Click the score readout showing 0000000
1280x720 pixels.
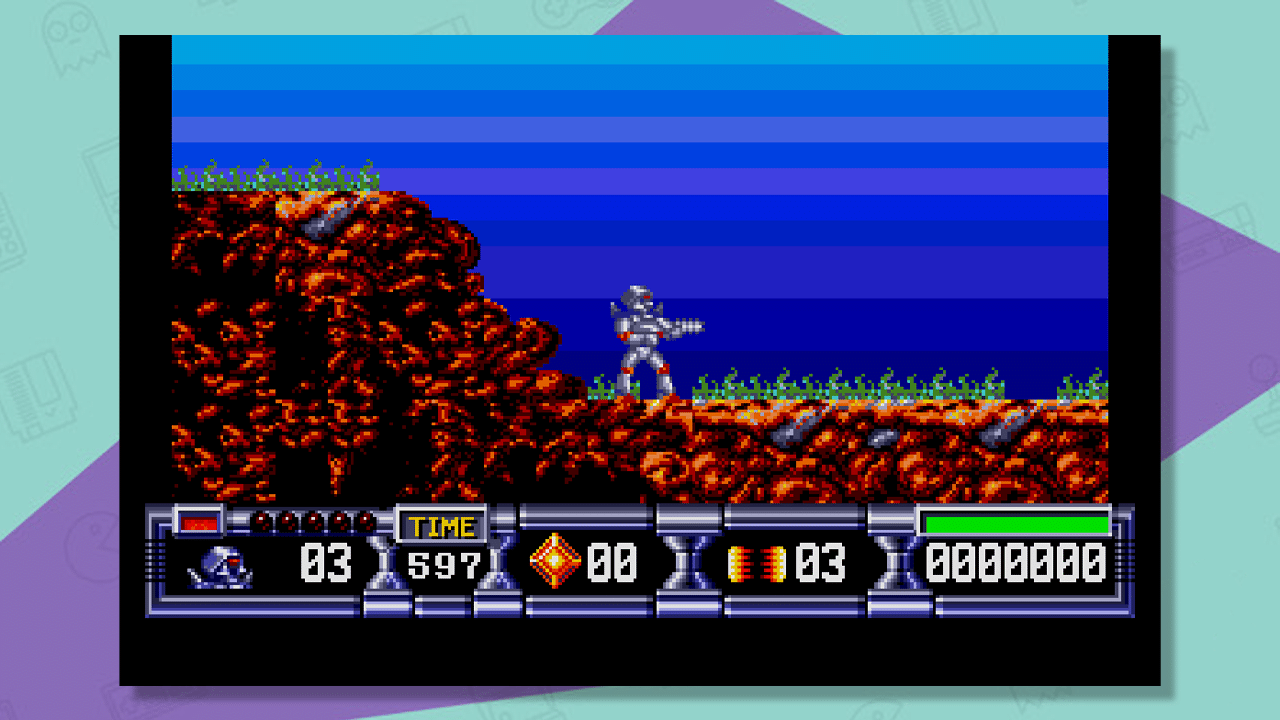[1015, 562]
